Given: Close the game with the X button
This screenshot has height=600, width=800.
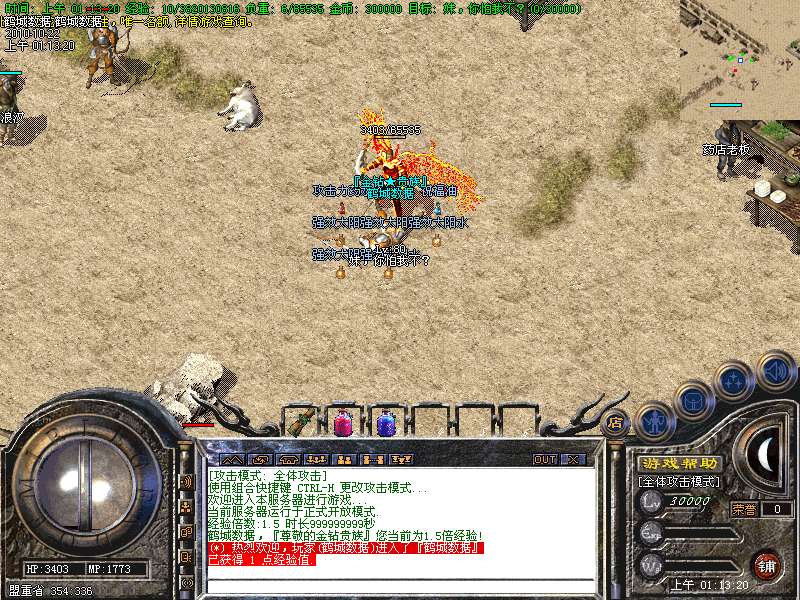Looking at the screenshot, I should (x=573, y=460).
